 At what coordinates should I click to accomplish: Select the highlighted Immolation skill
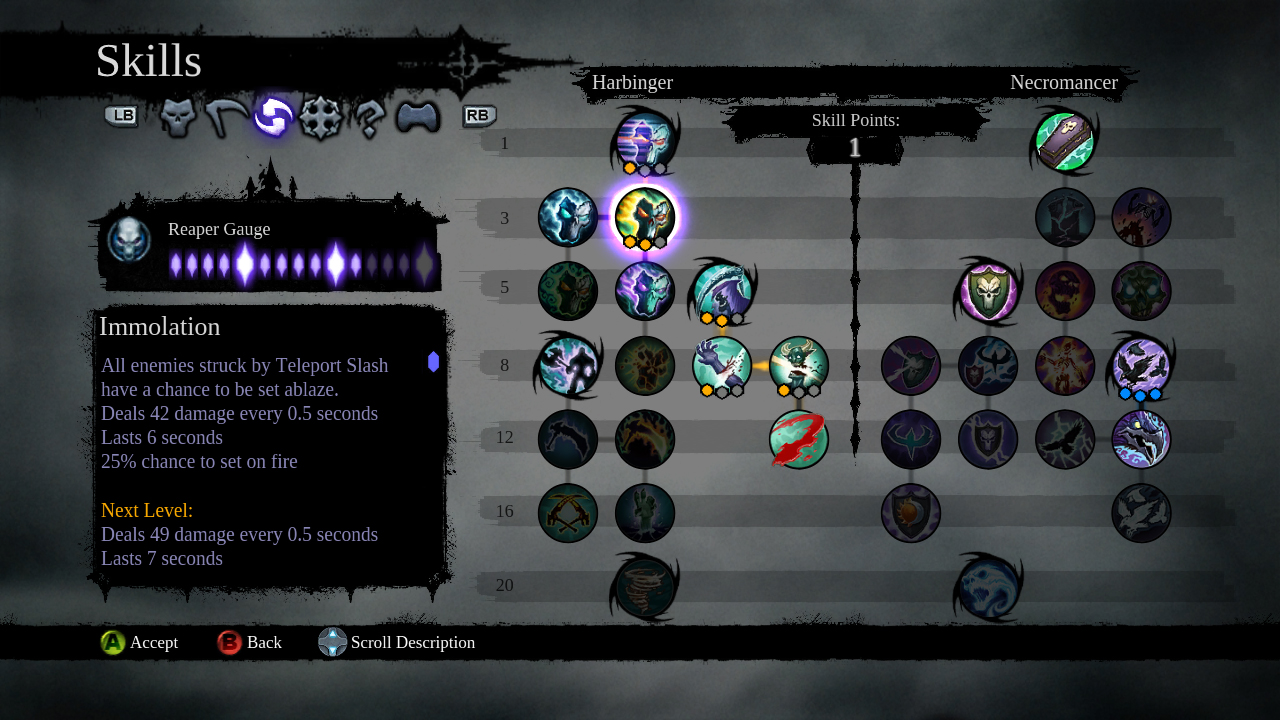pos(645,217)
